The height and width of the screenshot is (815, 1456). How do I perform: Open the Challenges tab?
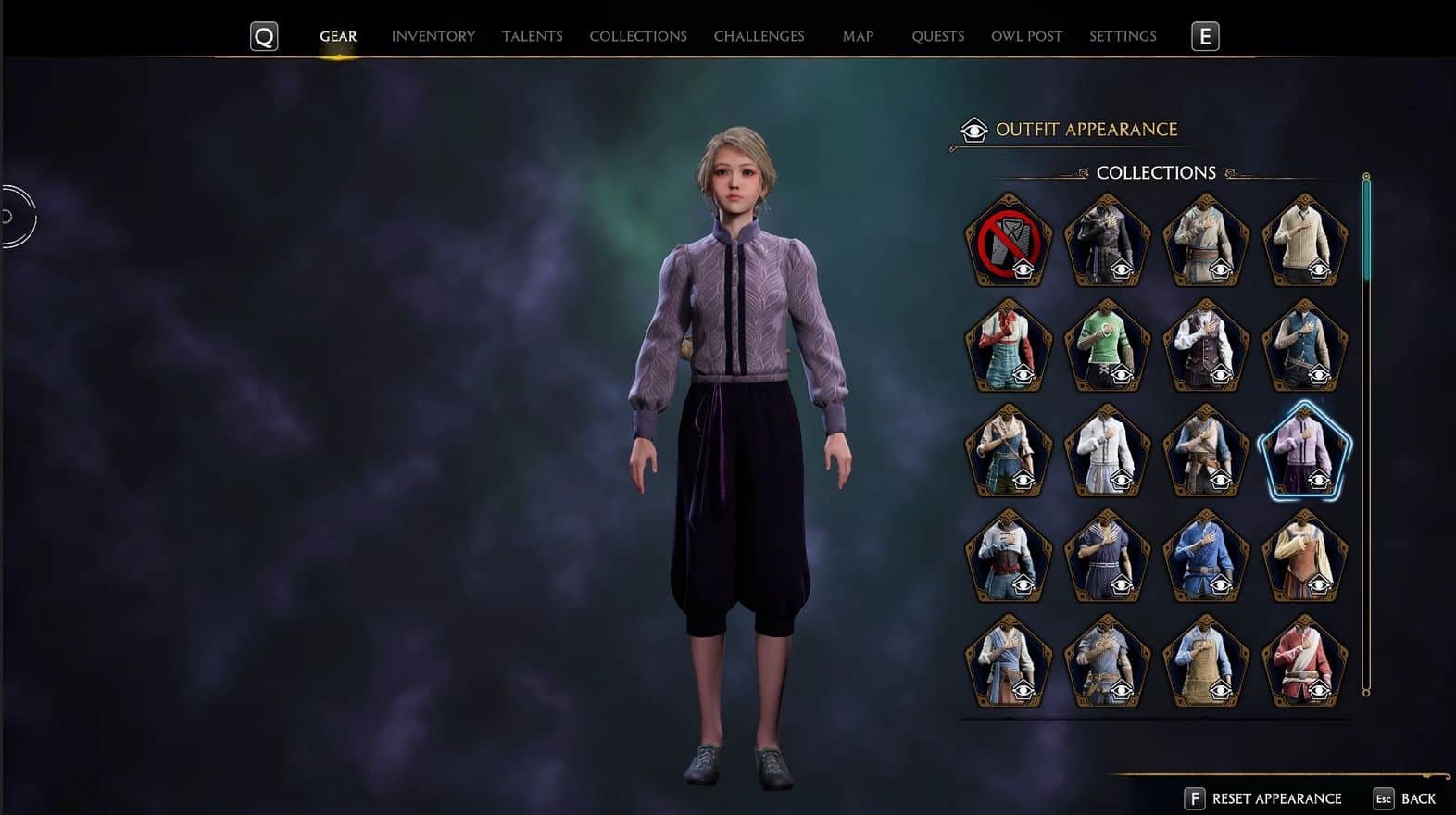759,36
